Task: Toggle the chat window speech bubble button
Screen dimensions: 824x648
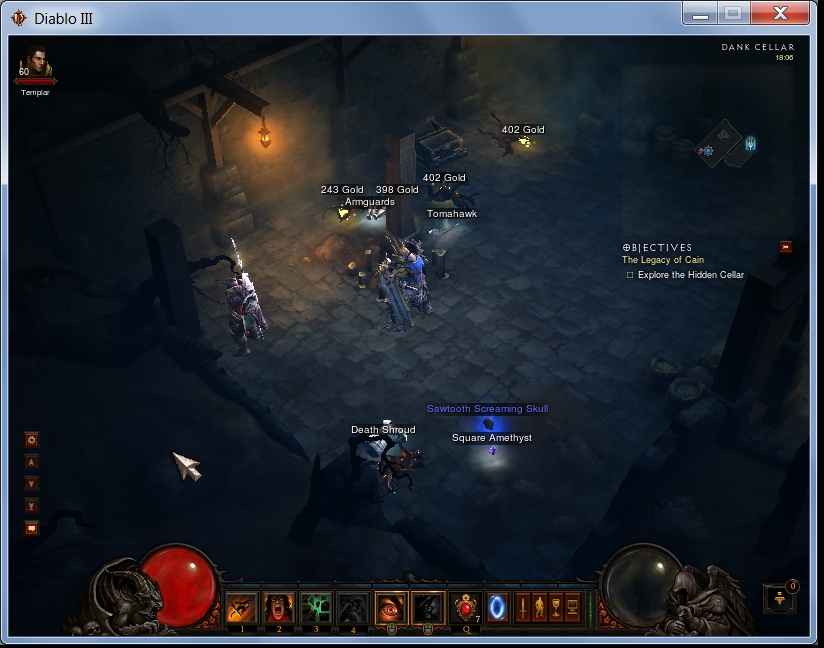Action: point(32,528)
